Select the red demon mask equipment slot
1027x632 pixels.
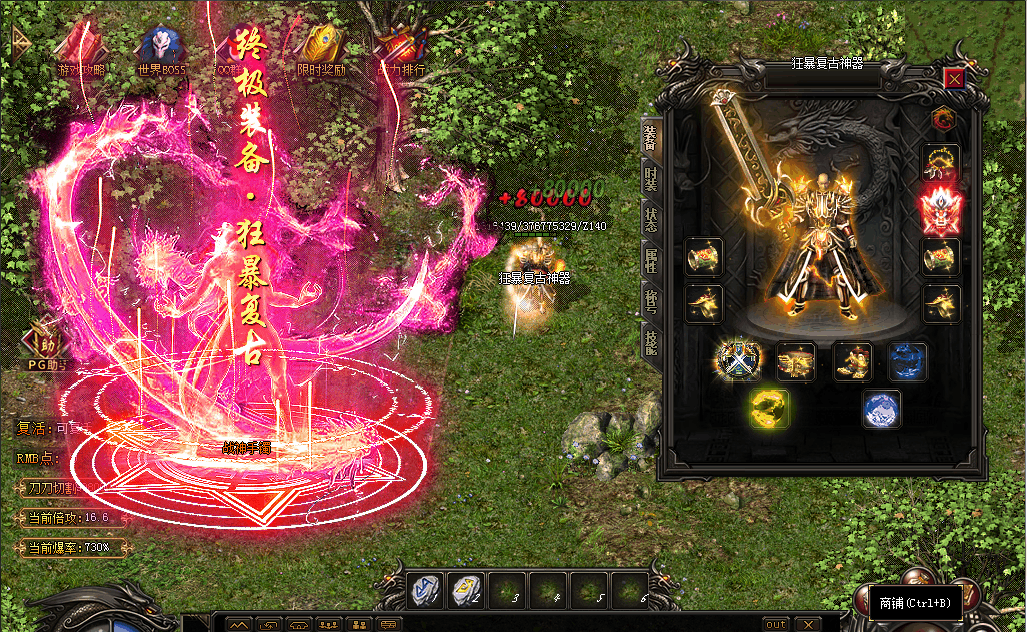click(940, 208)
